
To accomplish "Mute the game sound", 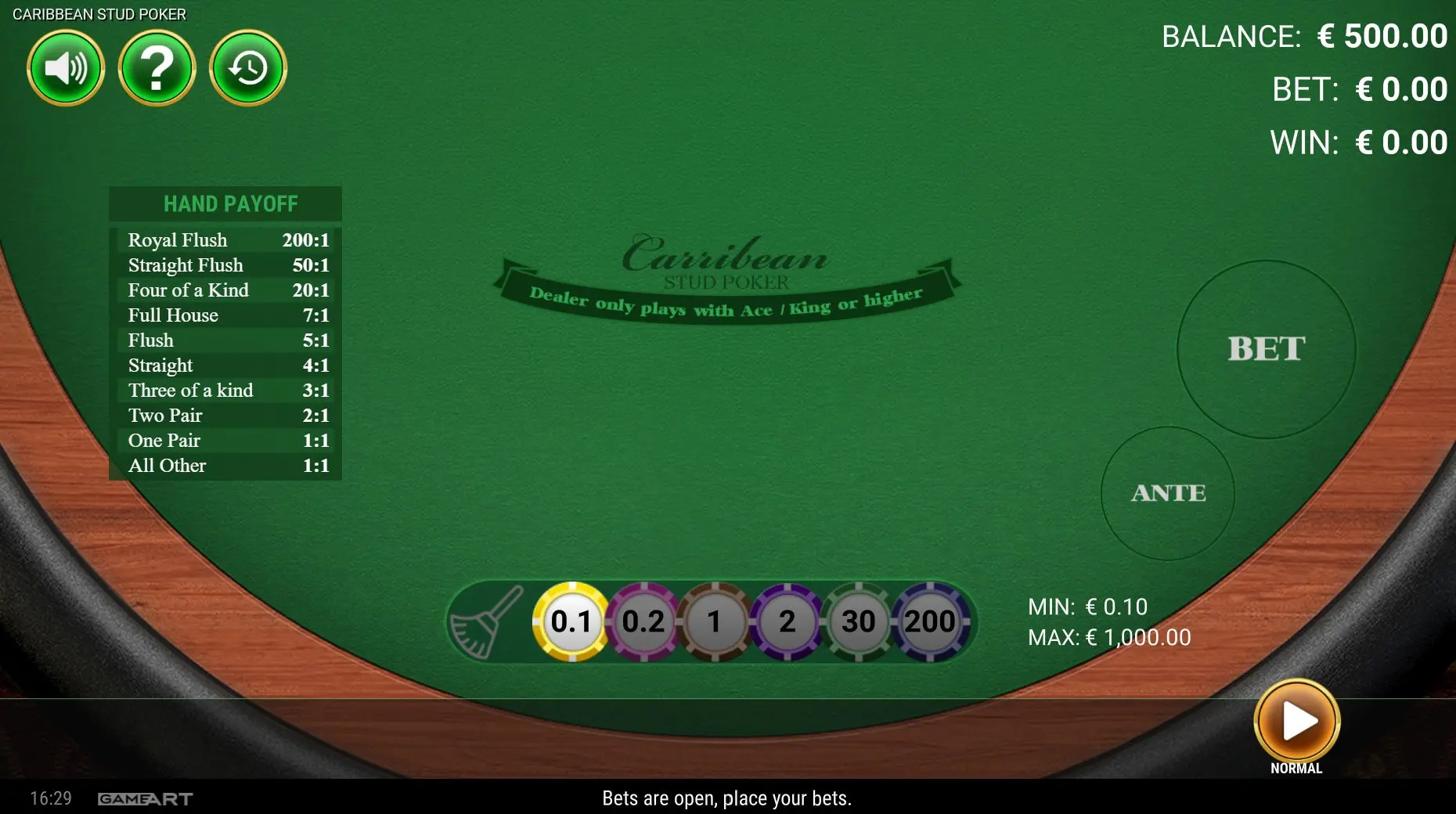I will [x=66, y=68].
